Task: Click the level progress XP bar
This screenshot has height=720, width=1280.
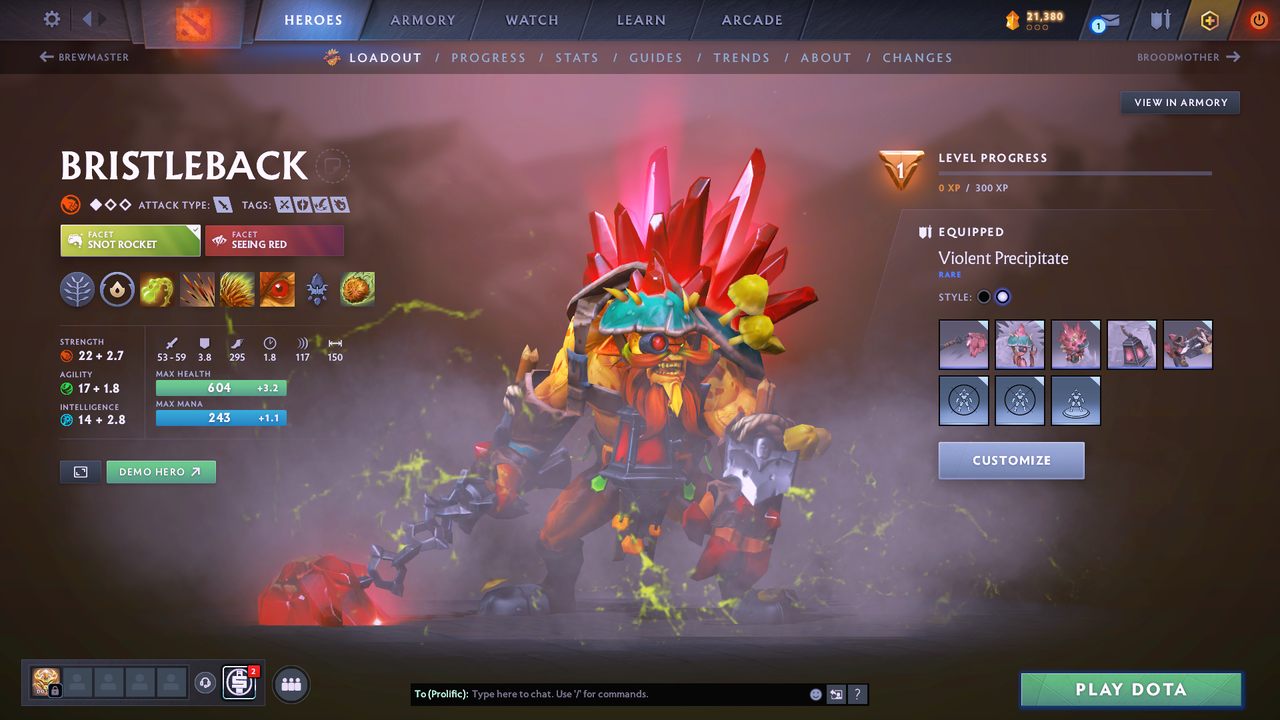Action: [x=1075, y=172]
